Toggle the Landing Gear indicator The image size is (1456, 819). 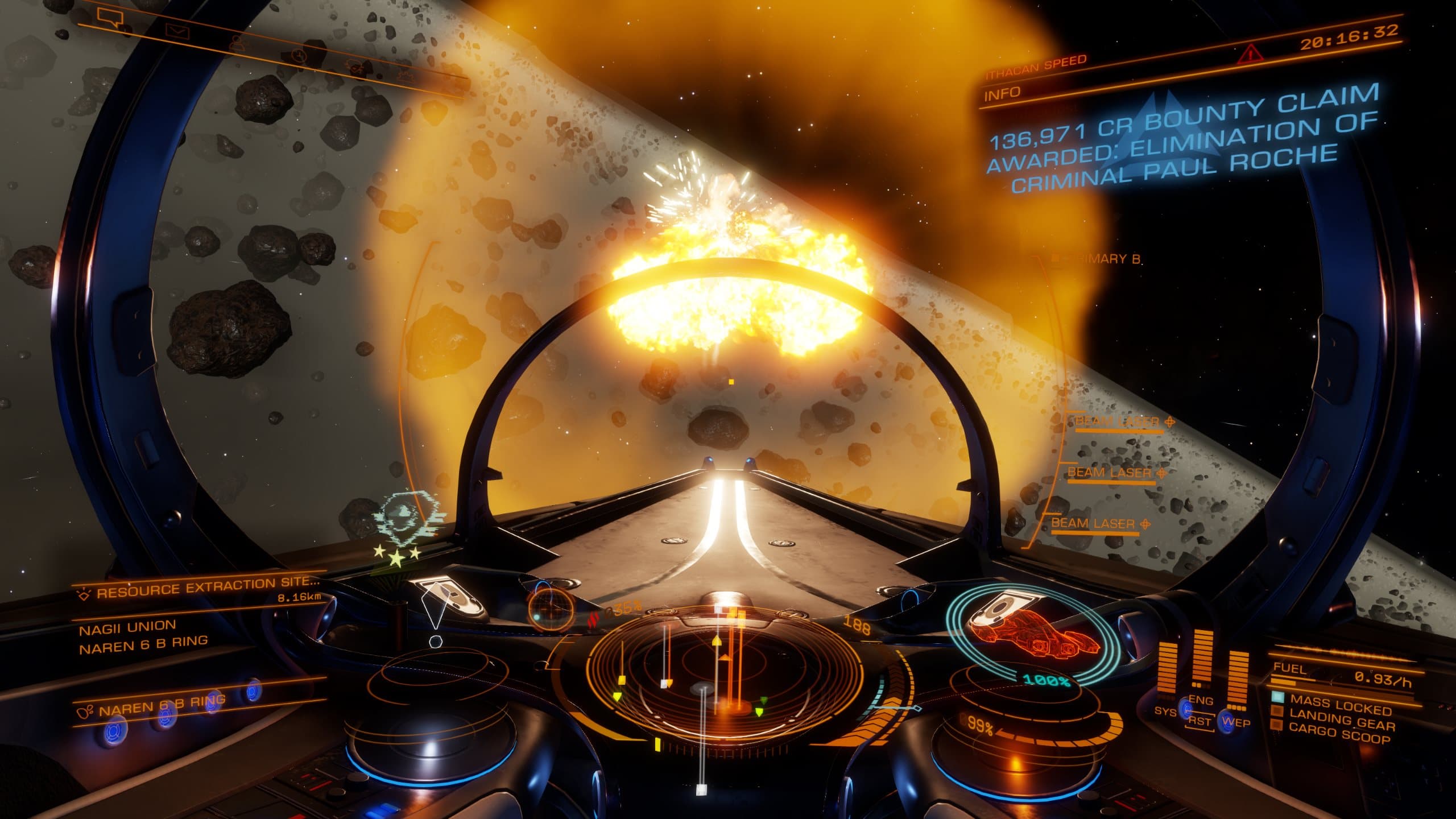(1341, 722)
